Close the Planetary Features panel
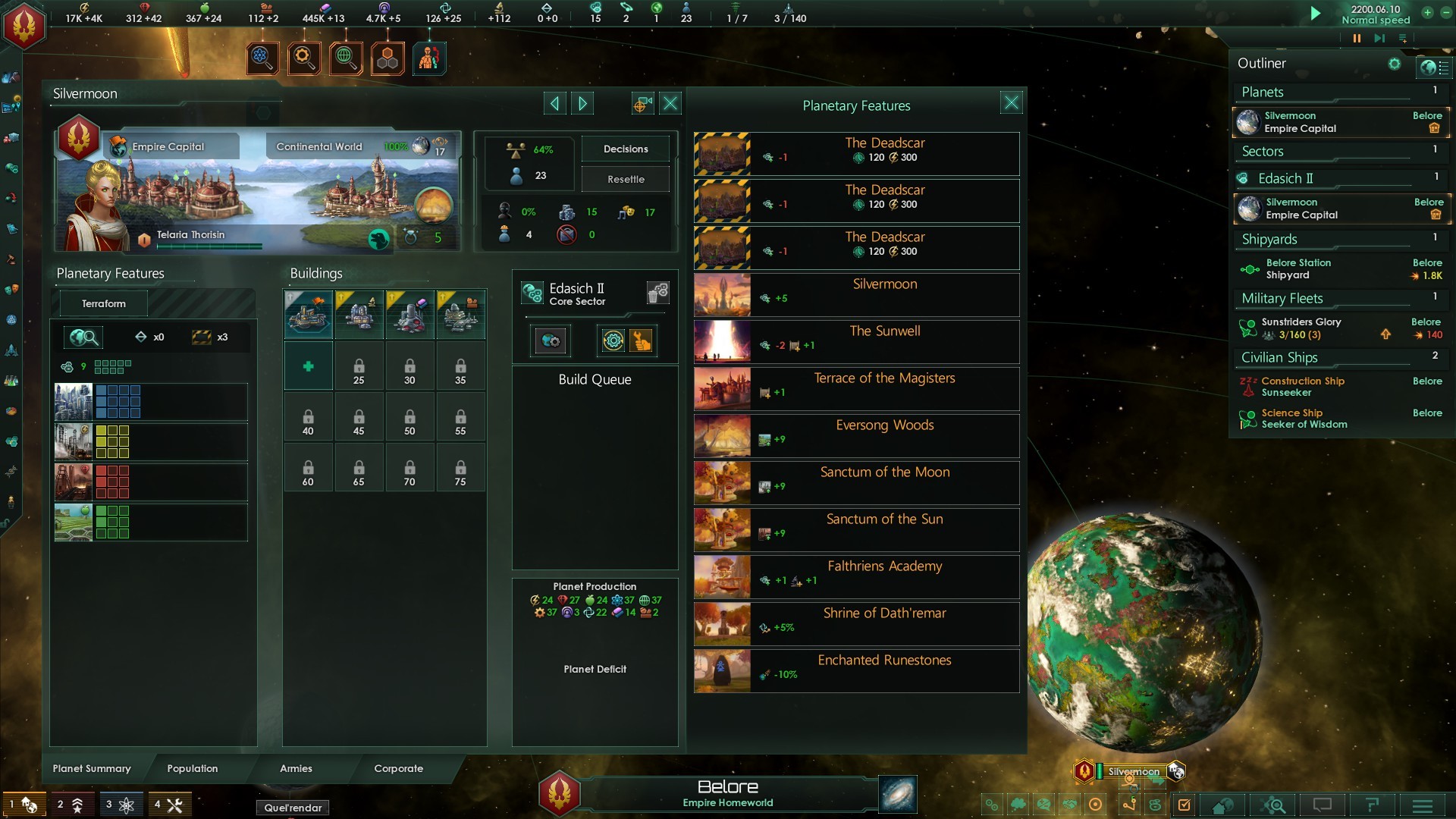1456x819 pixels. (x=1011, y=103)
